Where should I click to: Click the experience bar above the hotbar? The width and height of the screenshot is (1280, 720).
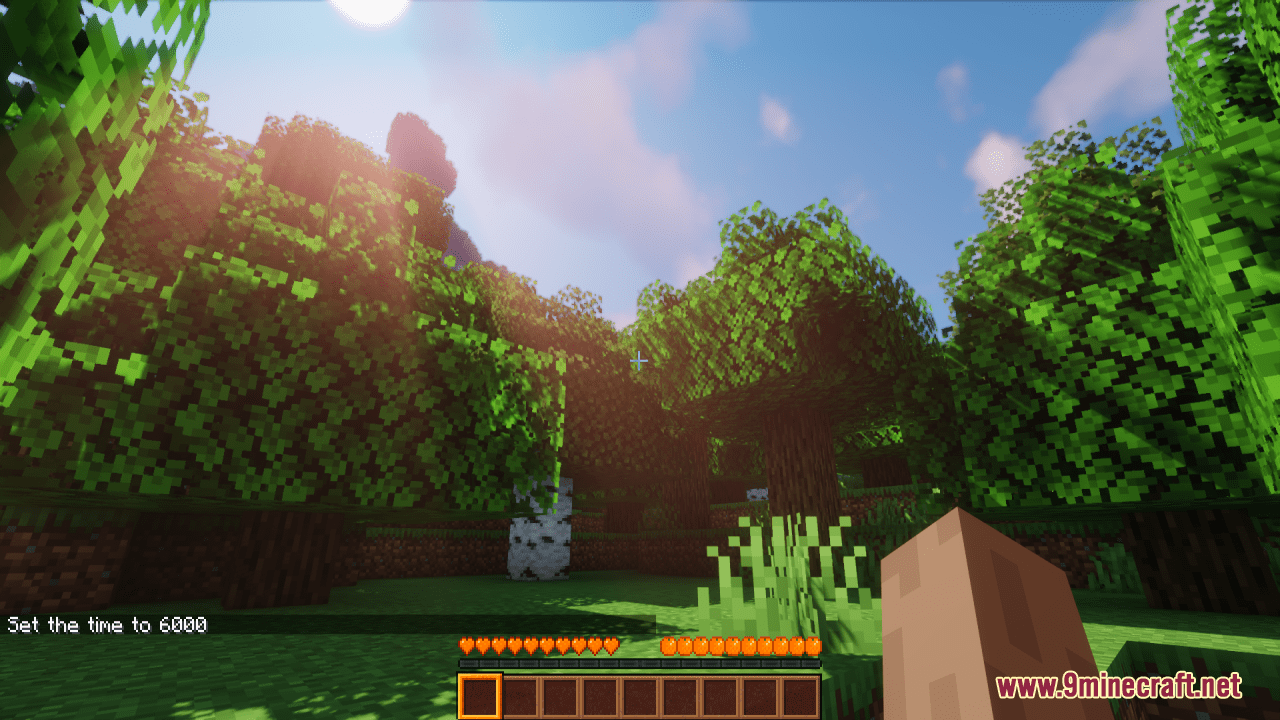tap(638, 662)
